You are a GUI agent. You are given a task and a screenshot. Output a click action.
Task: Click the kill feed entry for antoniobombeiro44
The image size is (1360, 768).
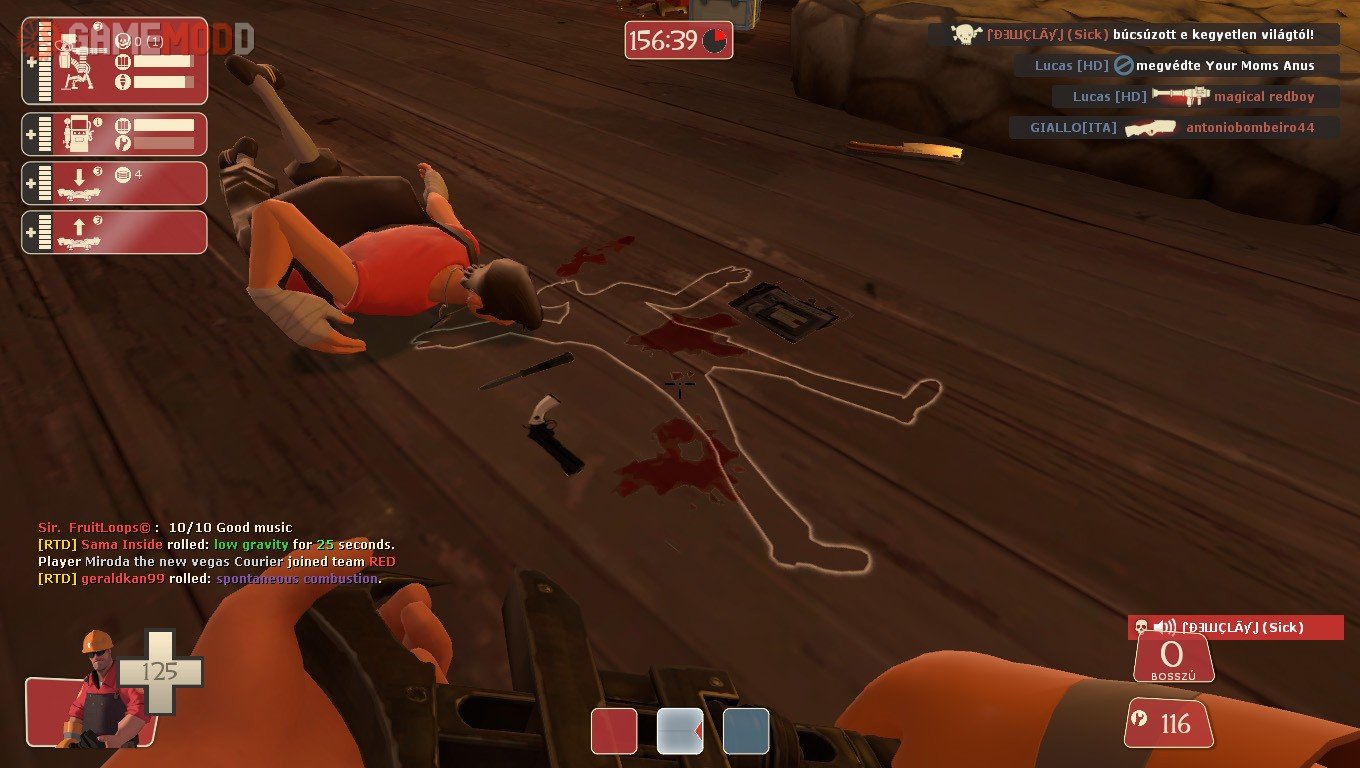[1174, 128]
